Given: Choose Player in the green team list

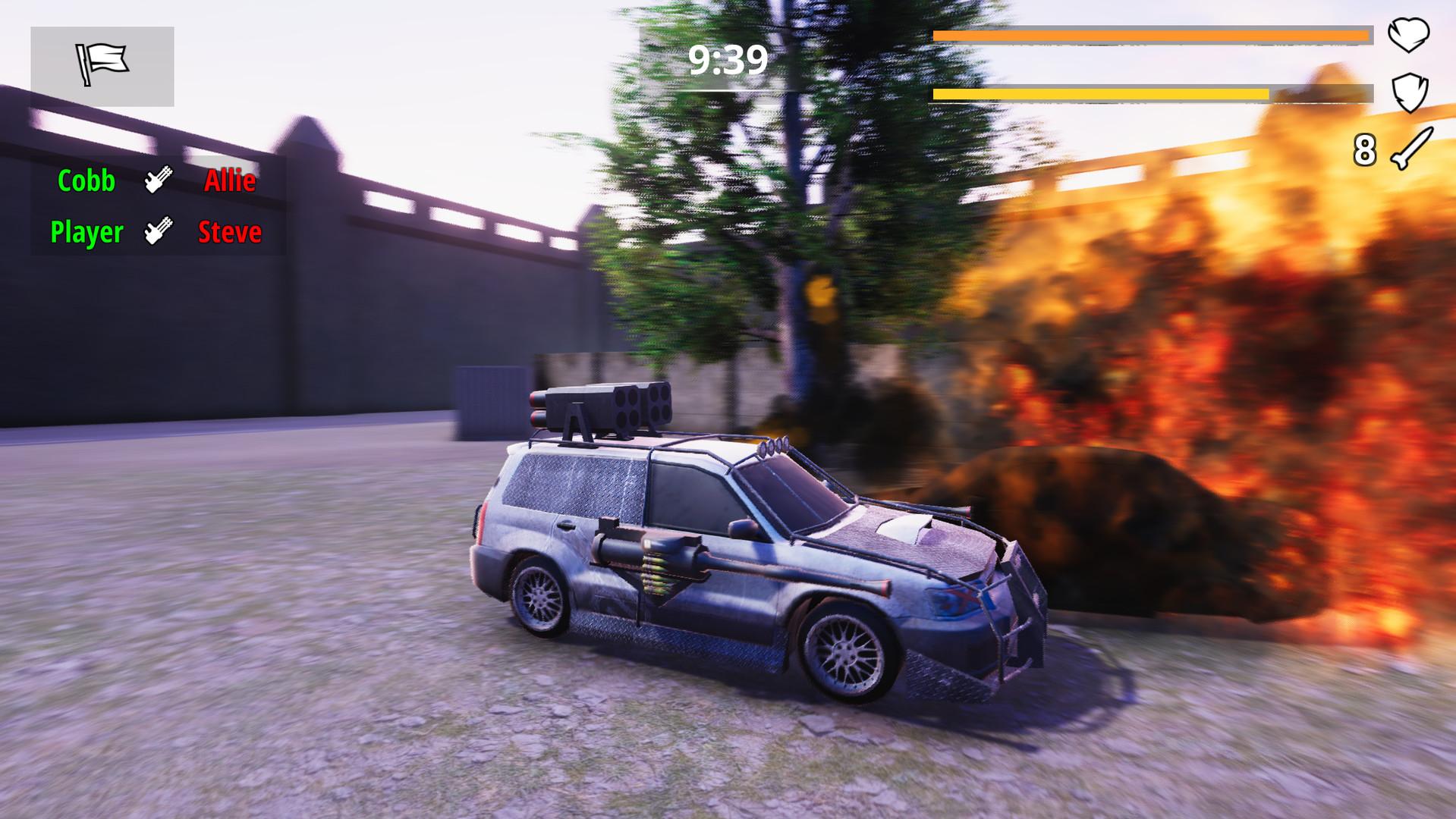Looking at the screenshot, I should 86,232.
